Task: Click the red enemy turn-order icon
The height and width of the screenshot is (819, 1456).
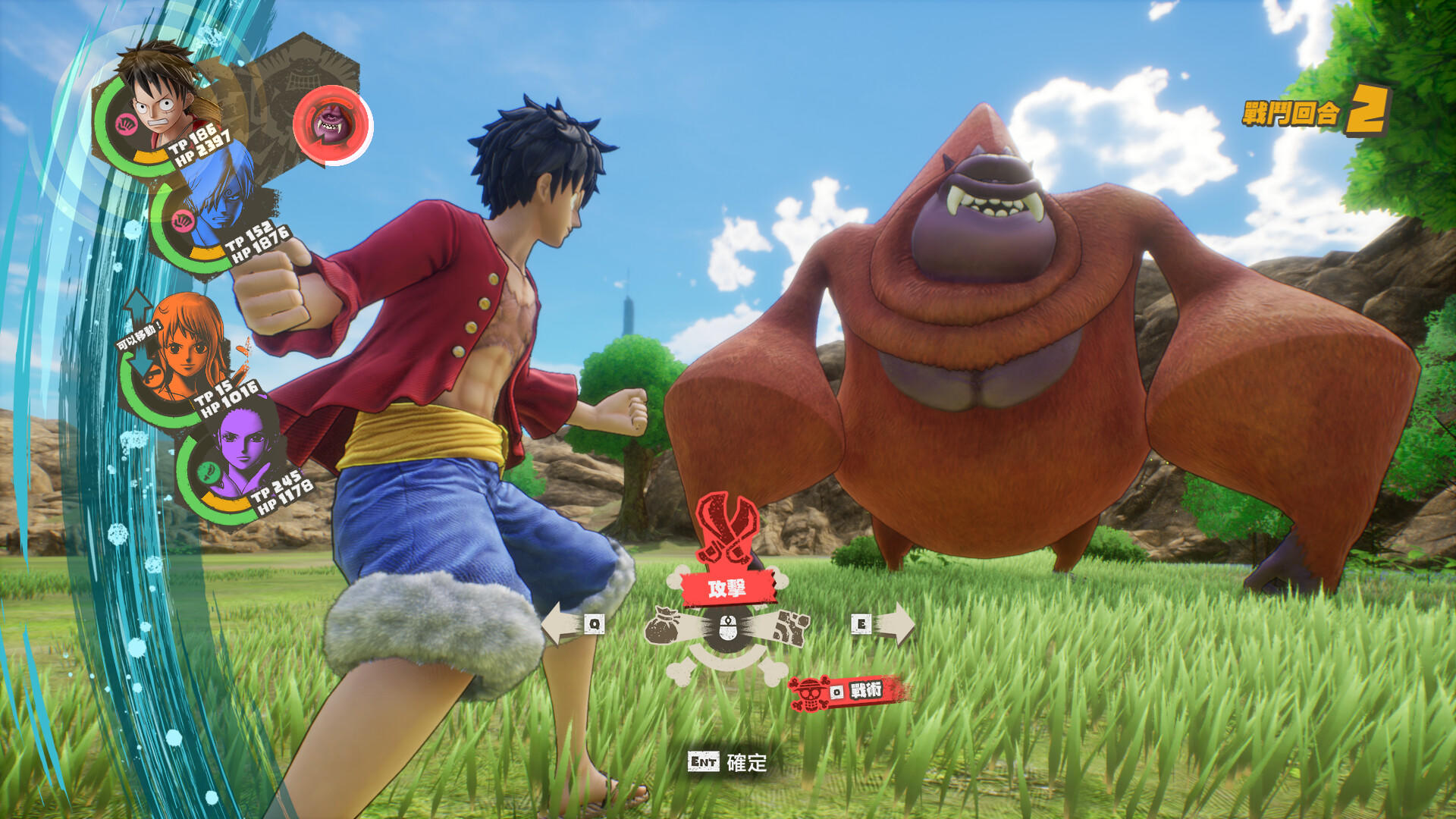Action: tap(331, 125)
